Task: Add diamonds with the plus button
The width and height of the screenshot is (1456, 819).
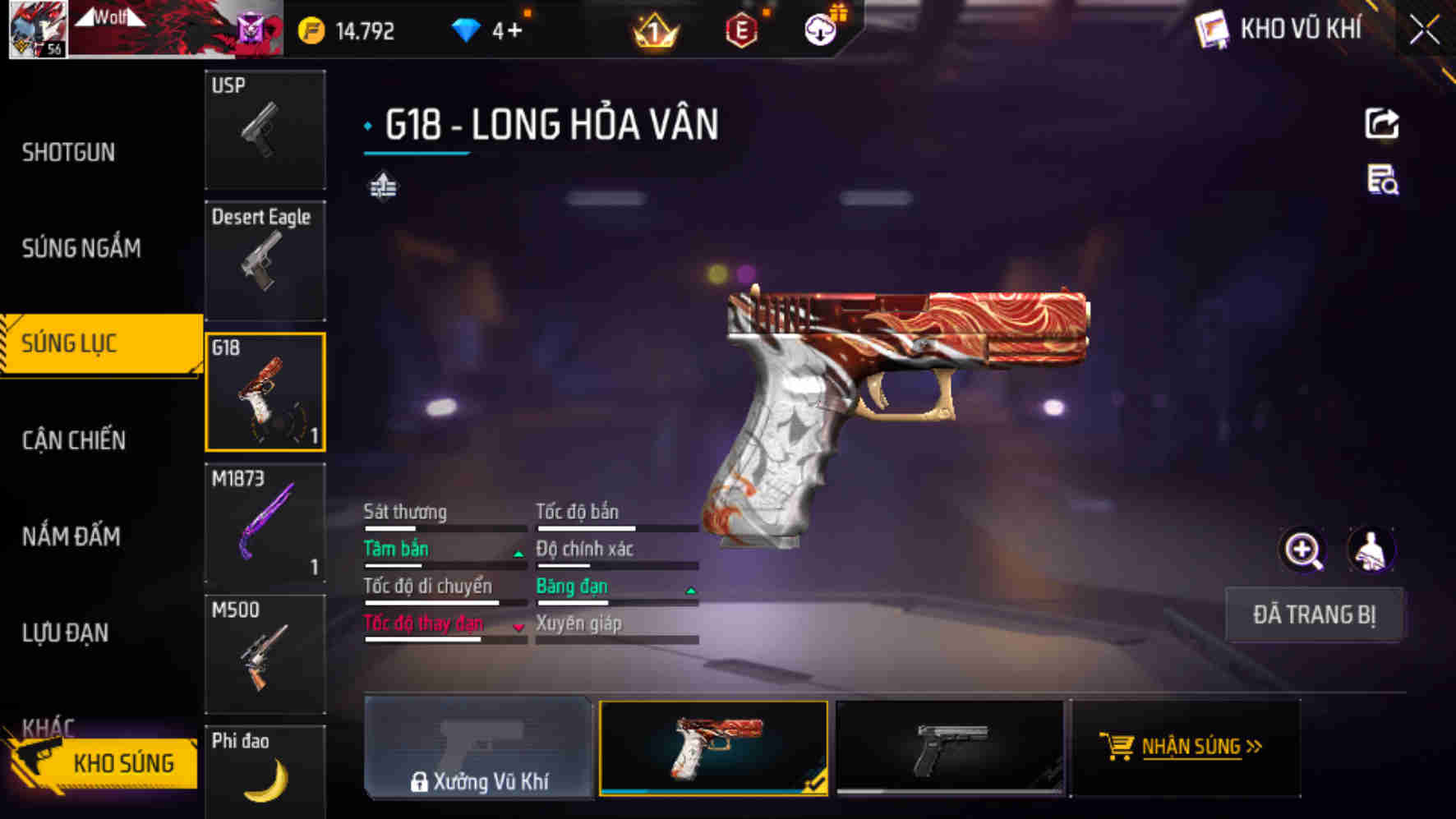Action: point(515,31)
